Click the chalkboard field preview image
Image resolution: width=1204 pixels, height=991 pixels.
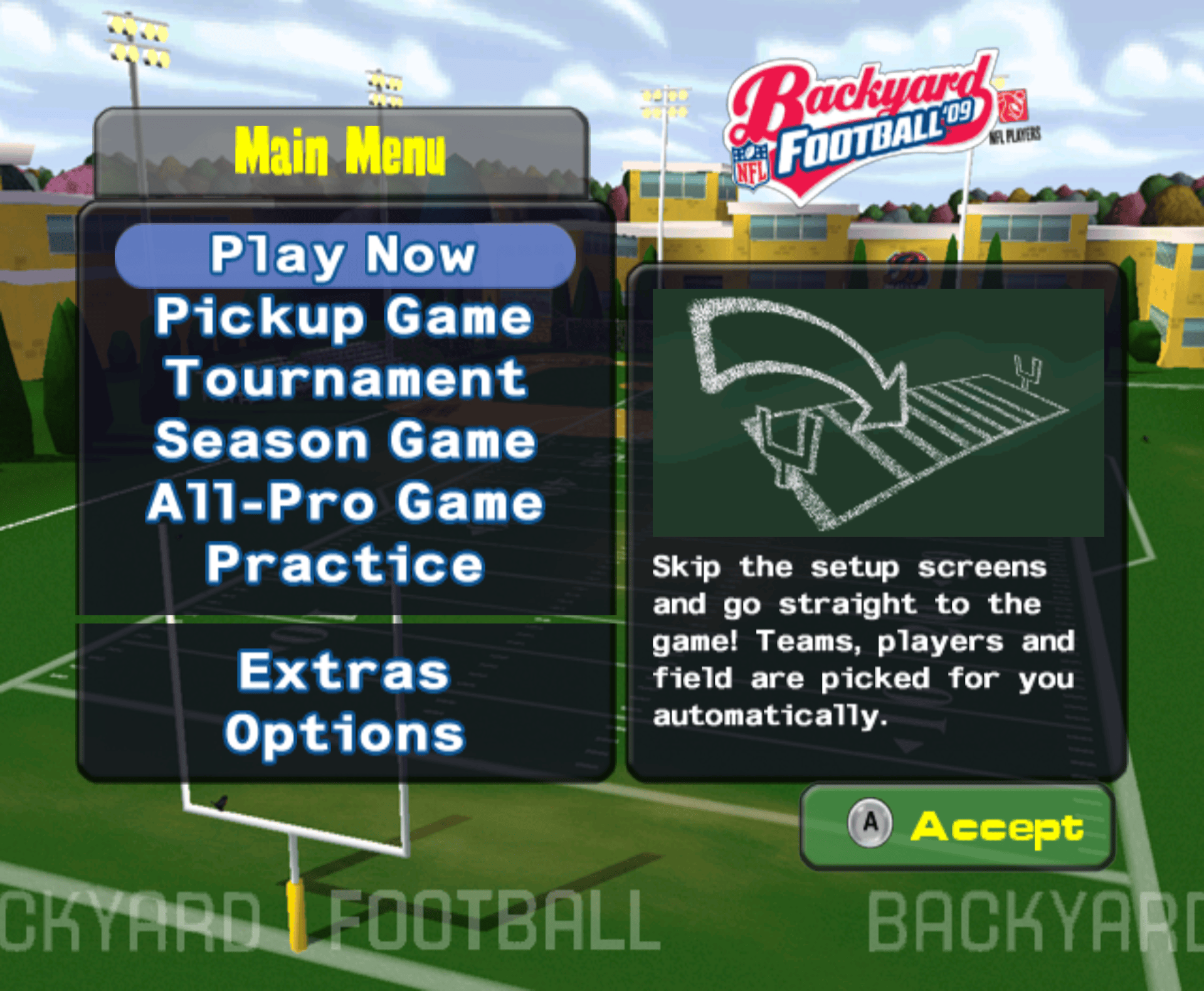tap(878, 413)
